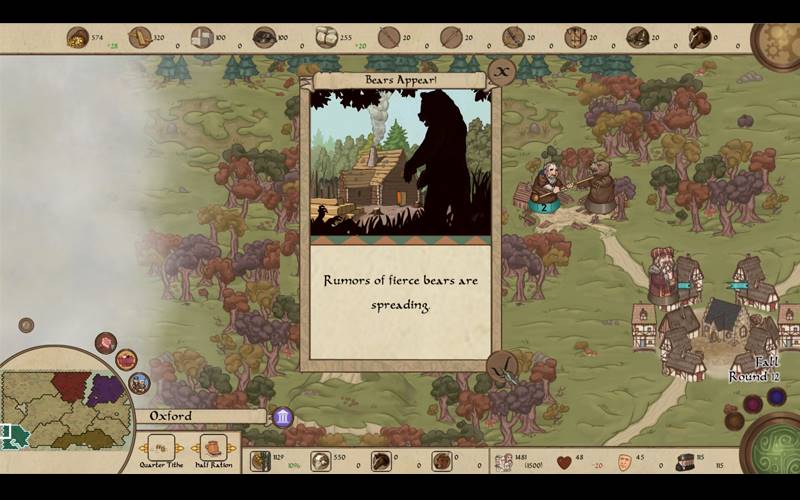Image resolution: width=800 pixels, height=500 pixels.
Task: Select the wood resource icon
Action: coord(140,38)
